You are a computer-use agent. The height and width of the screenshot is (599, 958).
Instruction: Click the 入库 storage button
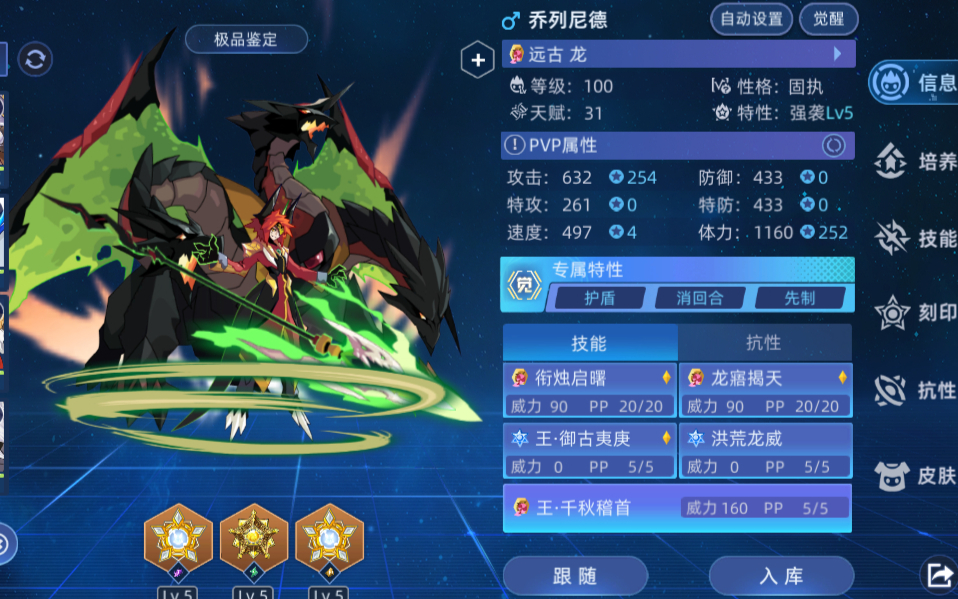(x=781, y=576)
